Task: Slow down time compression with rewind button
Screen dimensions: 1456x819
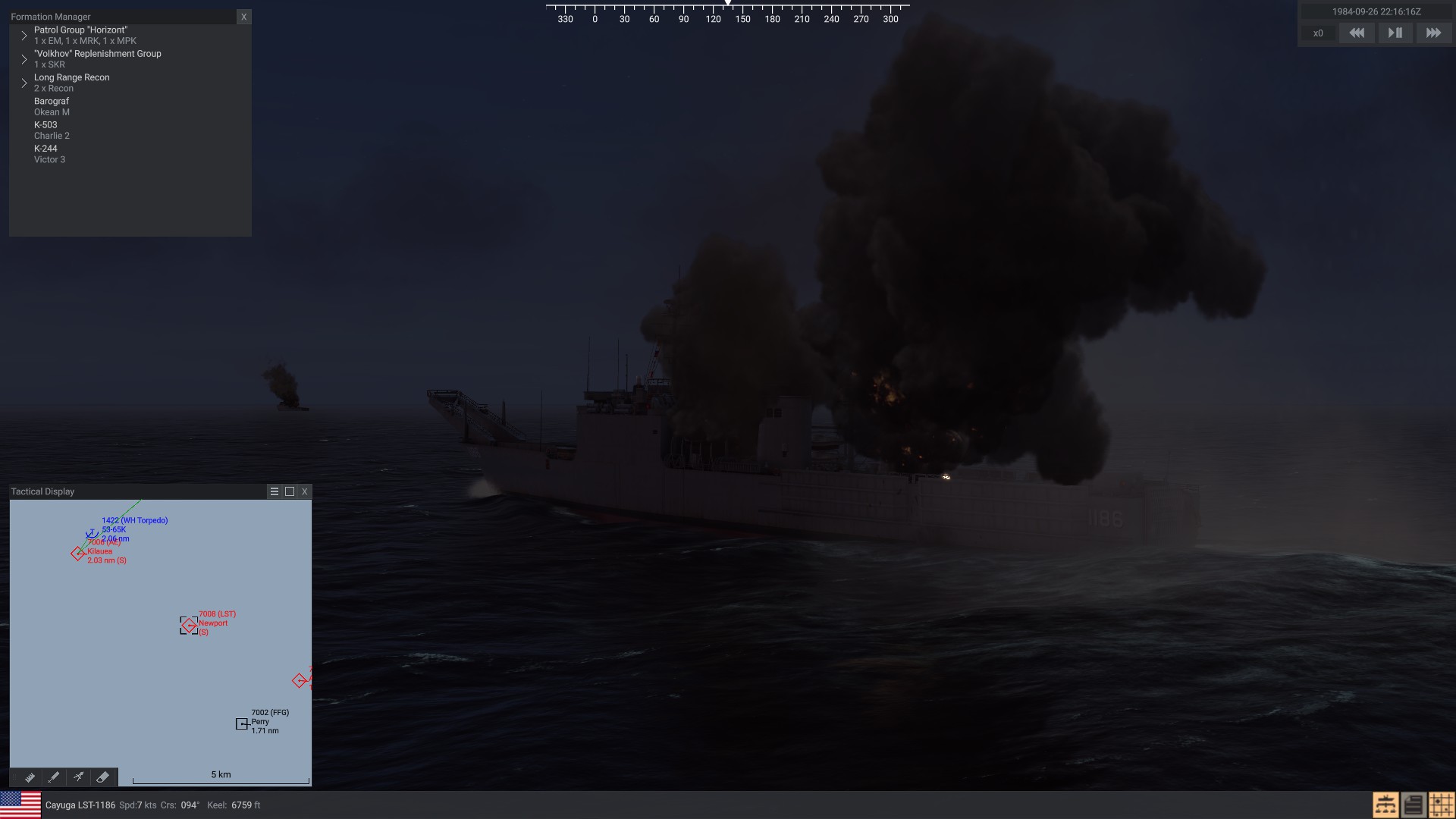Action: (1357, 33)
